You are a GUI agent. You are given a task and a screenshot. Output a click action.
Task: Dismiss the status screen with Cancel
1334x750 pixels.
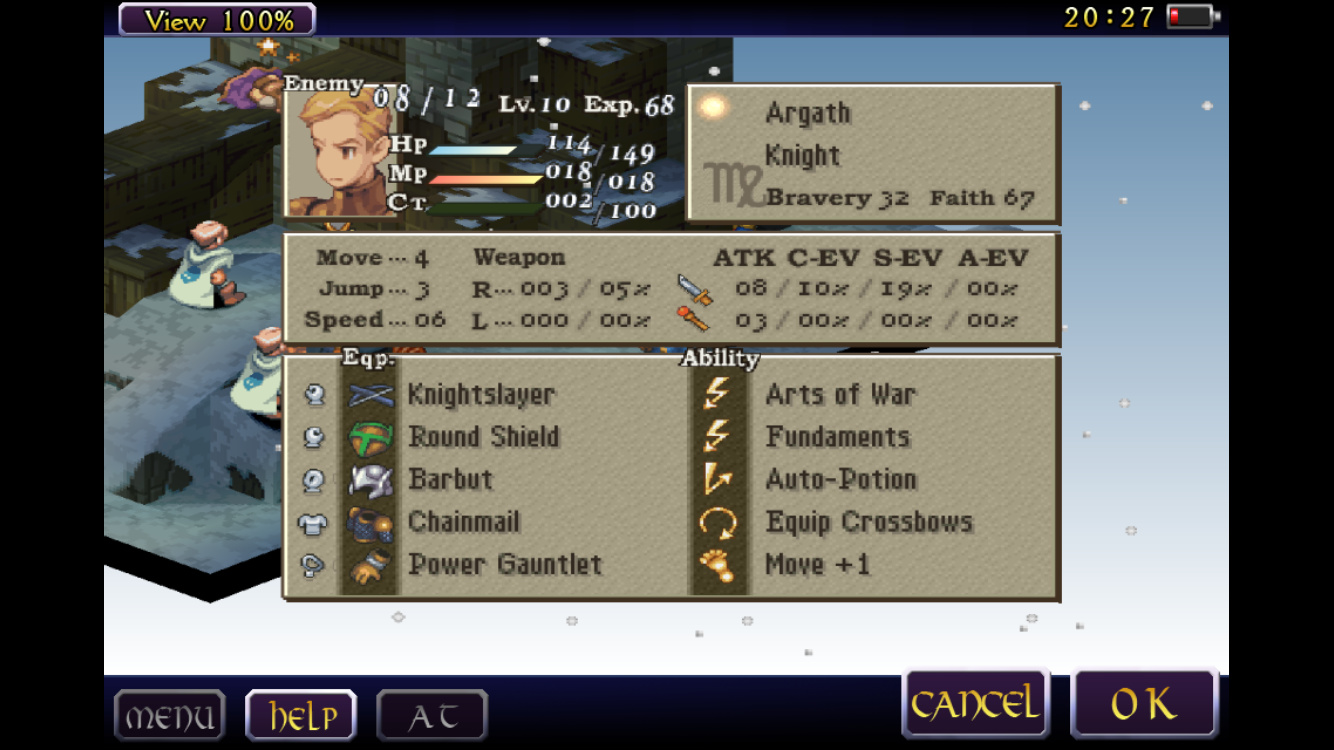tap(974, 704)
